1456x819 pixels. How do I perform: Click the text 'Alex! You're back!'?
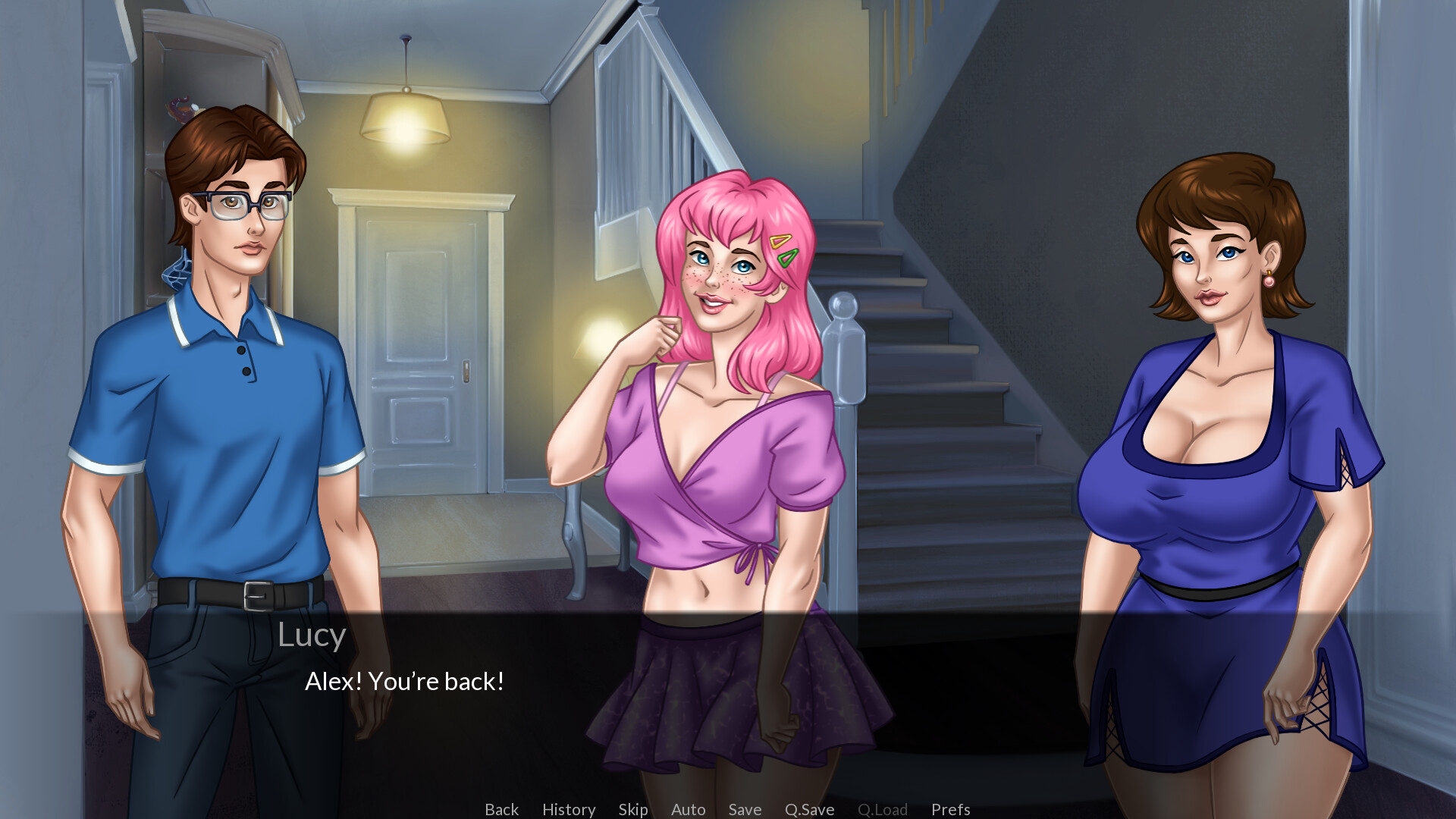(x=407, y=681)
